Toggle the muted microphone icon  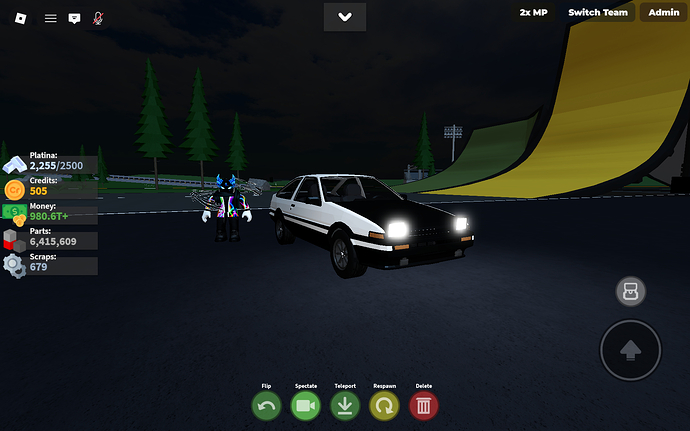99,18
